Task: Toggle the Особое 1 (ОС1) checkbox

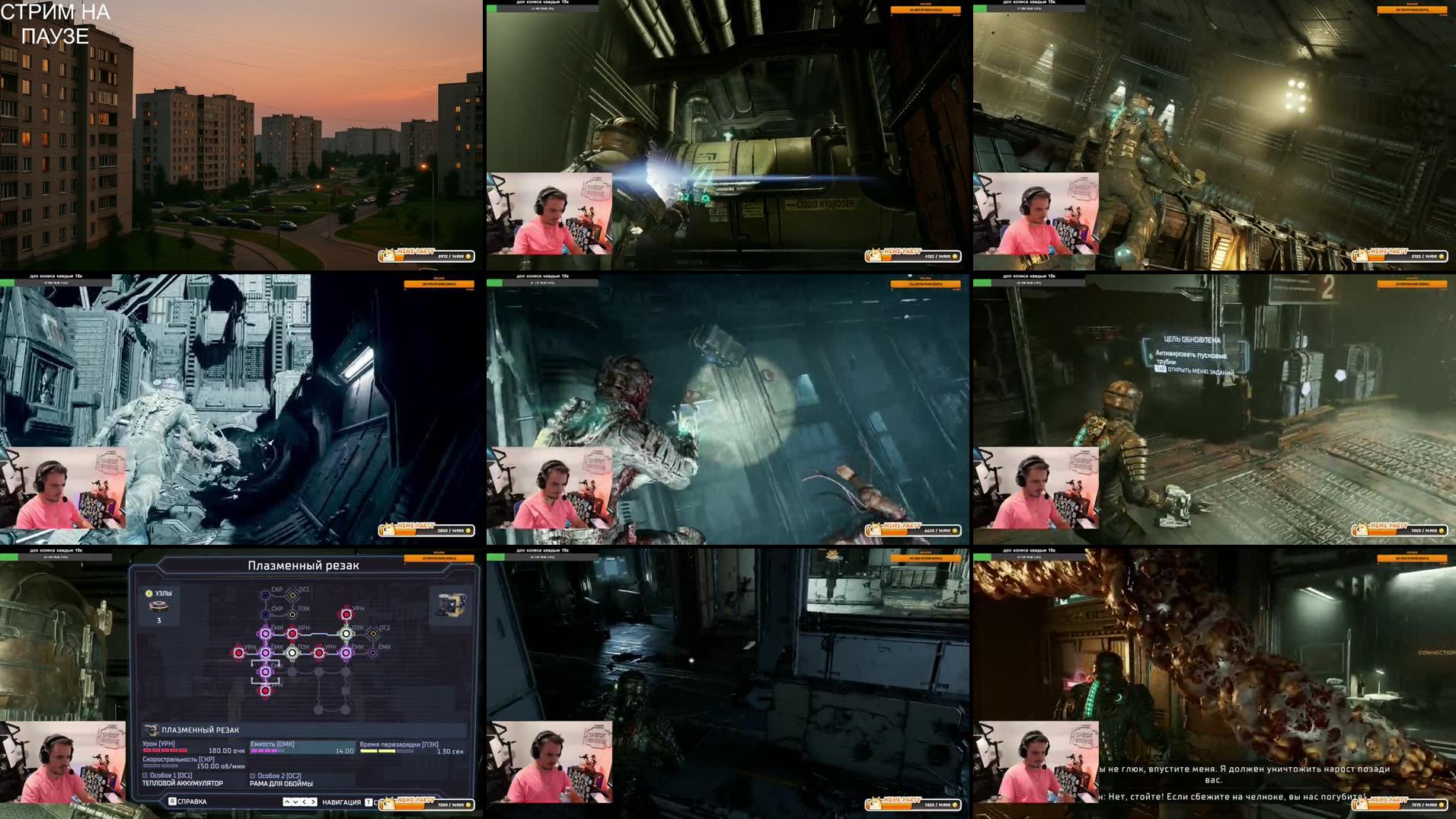Action: click(x=145, y=776)
